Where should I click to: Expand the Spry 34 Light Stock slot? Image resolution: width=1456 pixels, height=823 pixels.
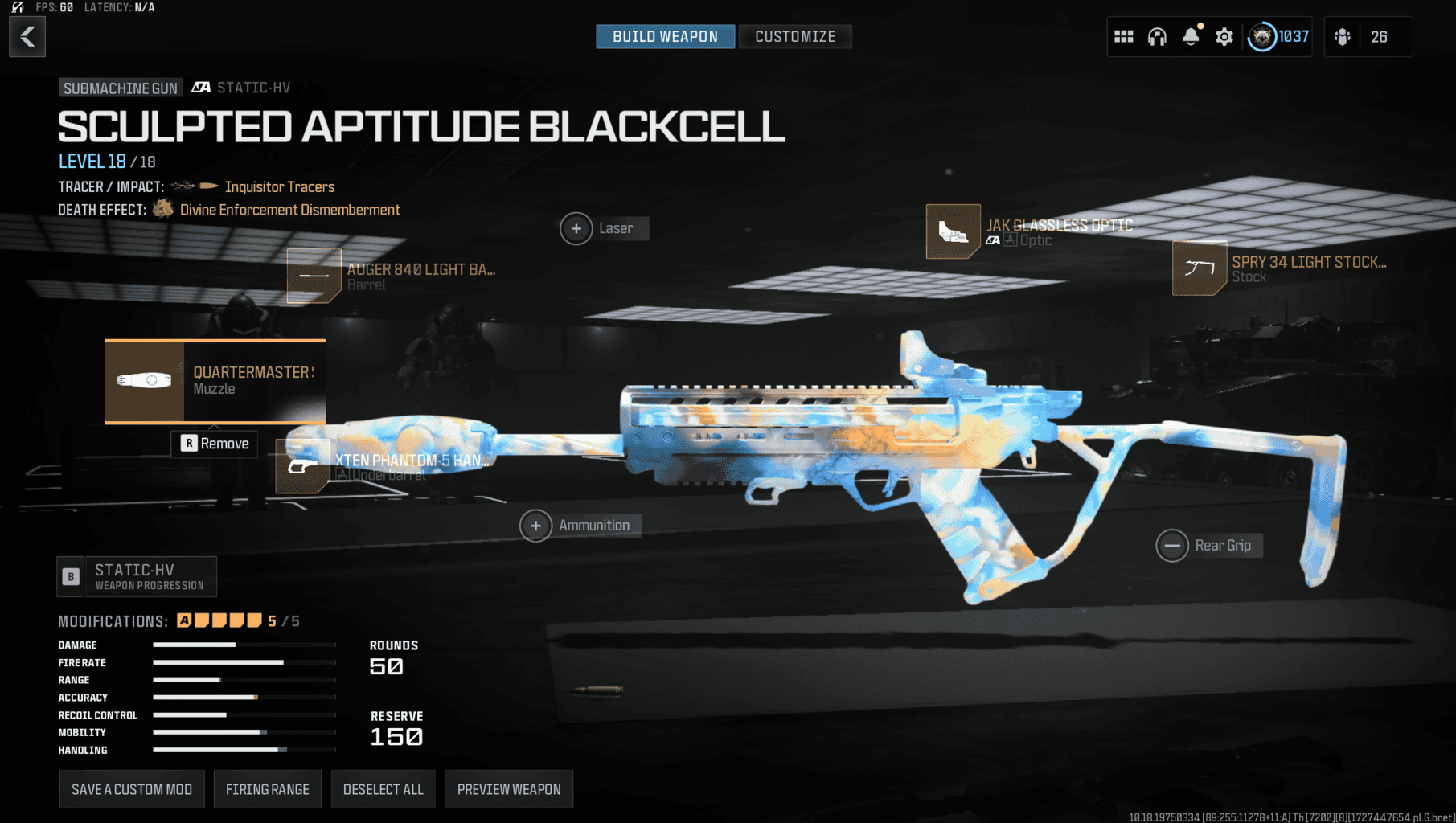coord(1198,268)
